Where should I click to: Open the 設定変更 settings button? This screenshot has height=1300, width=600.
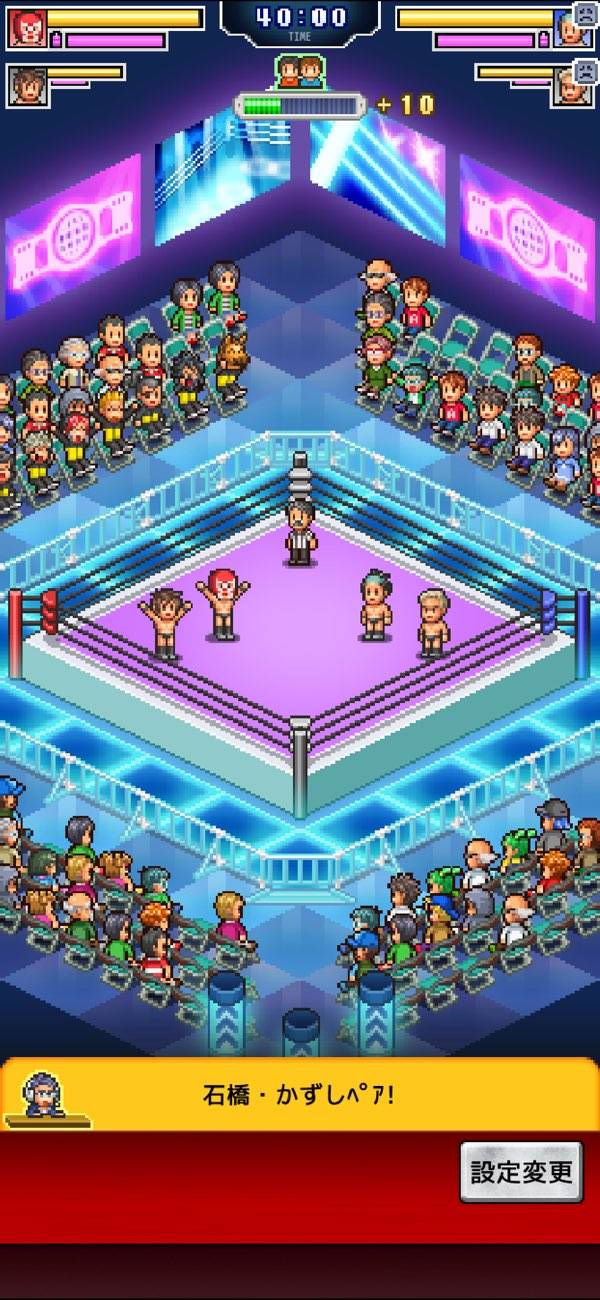tap(520, 1171)
